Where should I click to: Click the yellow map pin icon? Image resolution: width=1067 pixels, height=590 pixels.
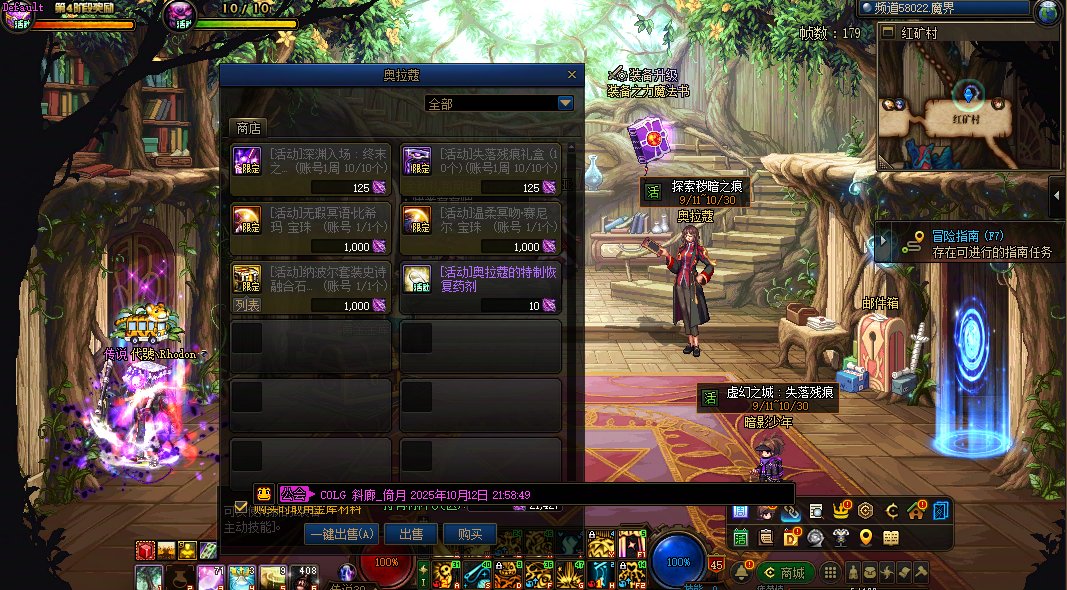click(866, 537)
